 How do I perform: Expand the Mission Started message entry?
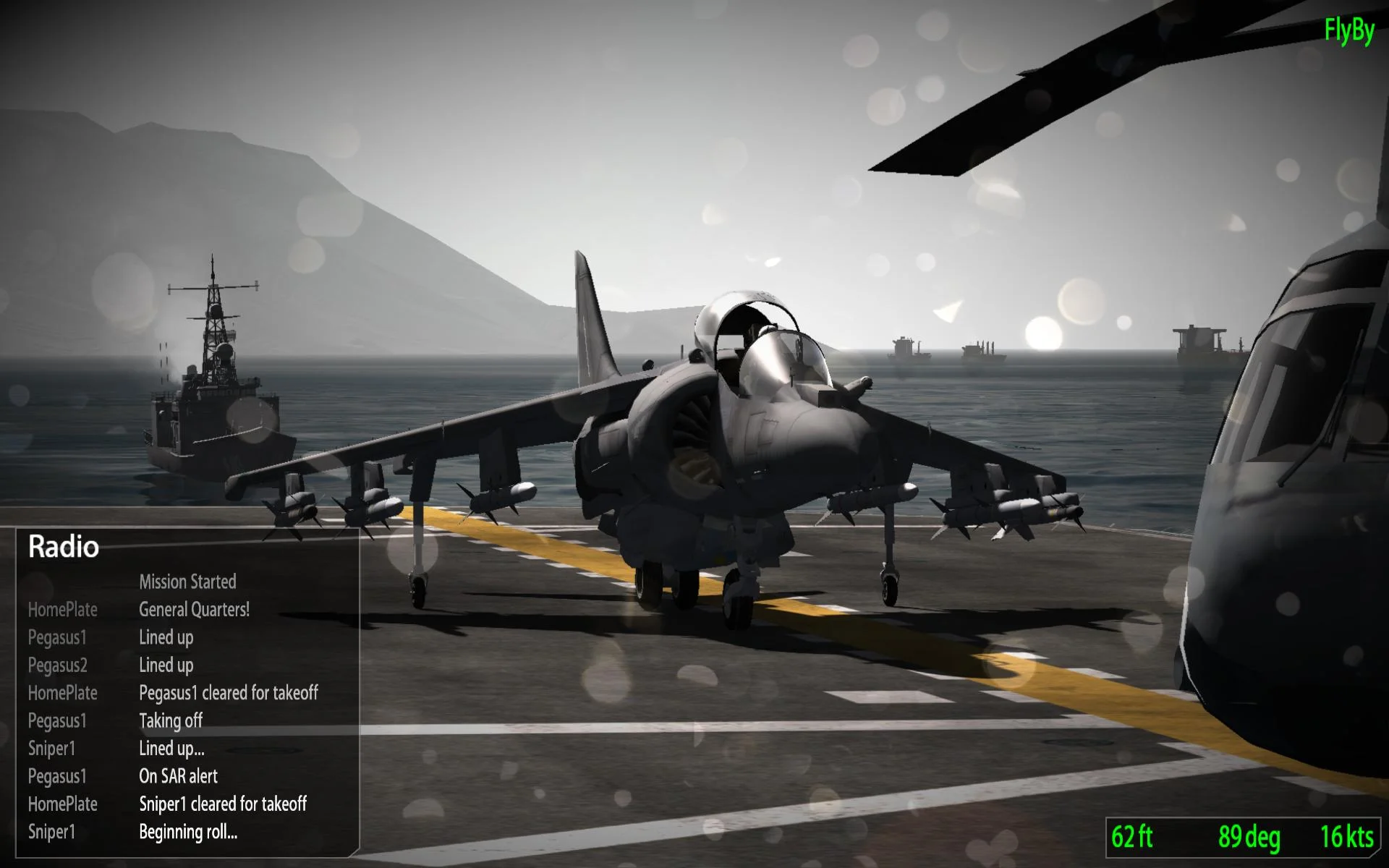(187, 582)
